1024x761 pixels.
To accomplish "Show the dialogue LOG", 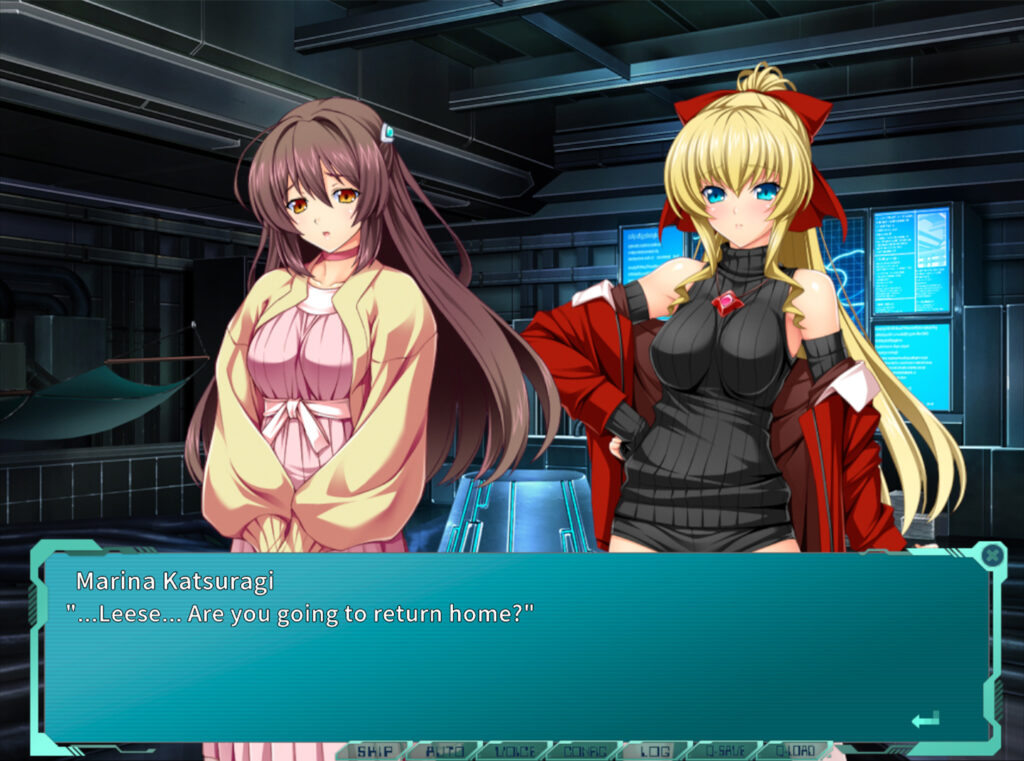I will 654,751.
